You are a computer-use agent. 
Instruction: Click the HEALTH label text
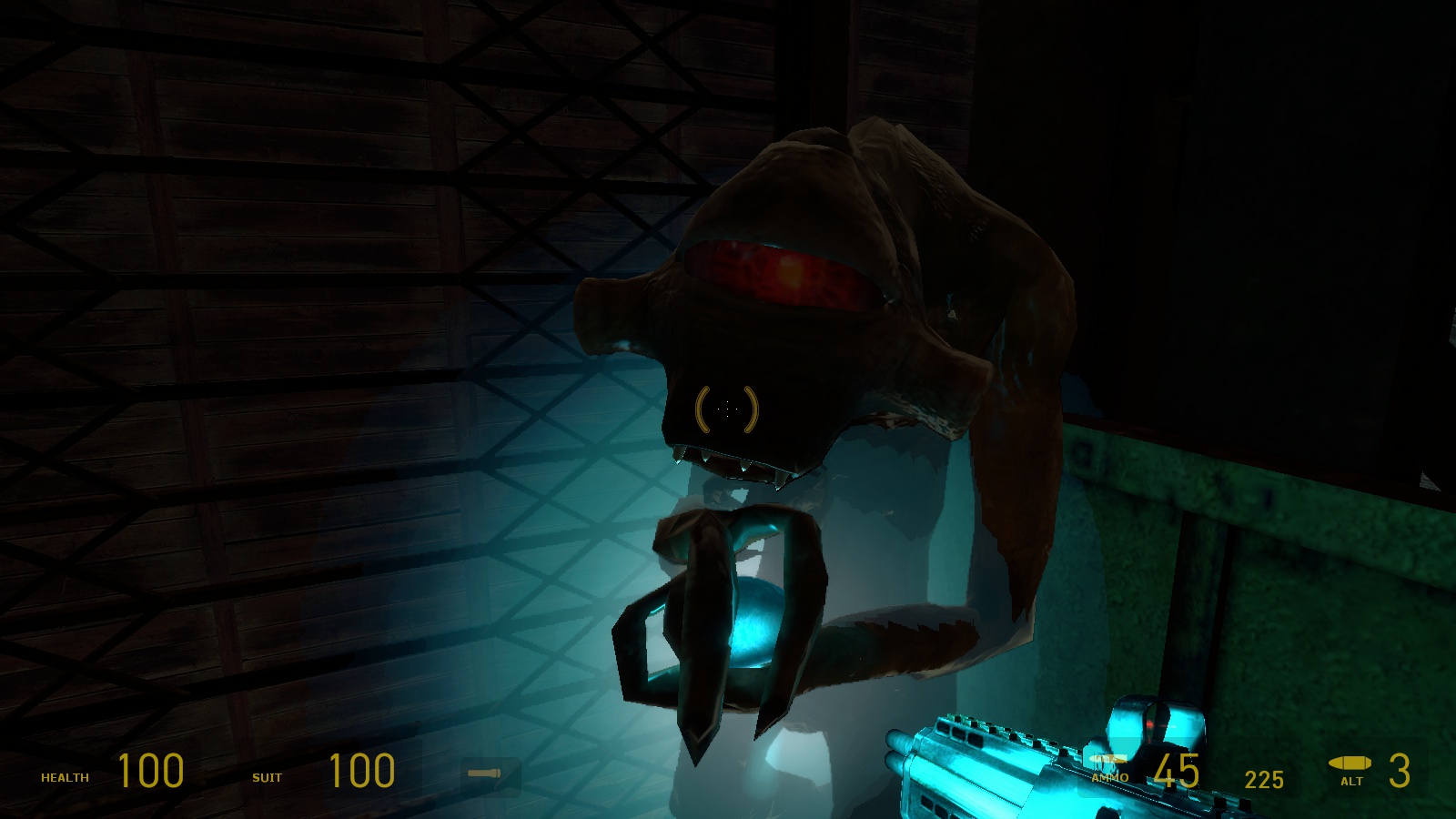coord(64,778)
